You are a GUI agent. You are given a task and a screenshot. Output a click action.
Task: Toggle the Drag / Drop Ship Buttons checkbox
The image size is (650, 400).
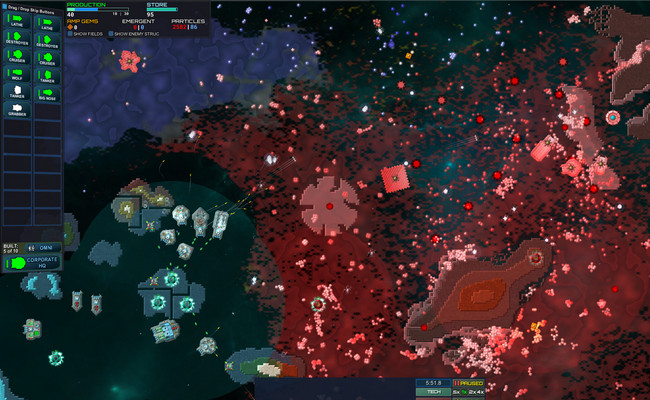click(x=4, y=6)
